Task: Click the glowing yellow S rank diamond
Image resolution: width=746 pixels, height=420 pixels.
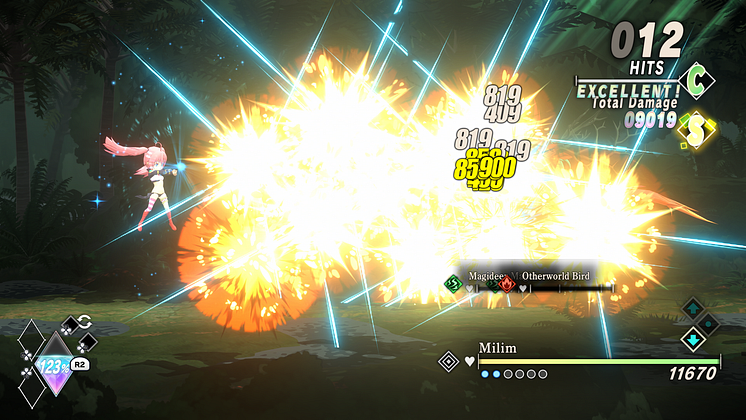Action: pos(692,127)
